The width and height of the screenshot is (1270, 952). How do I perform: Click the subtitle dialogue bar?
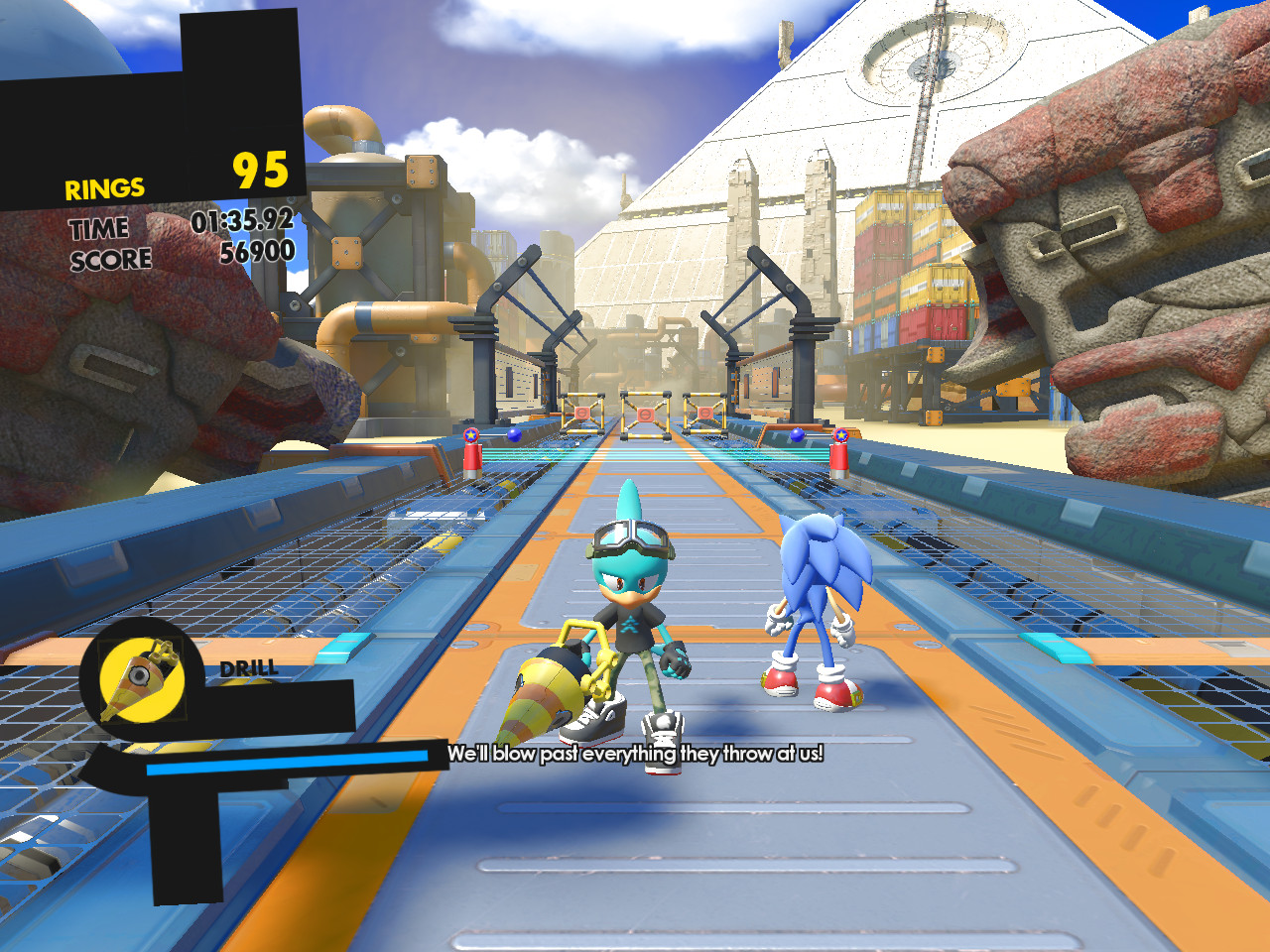(635, 754)
